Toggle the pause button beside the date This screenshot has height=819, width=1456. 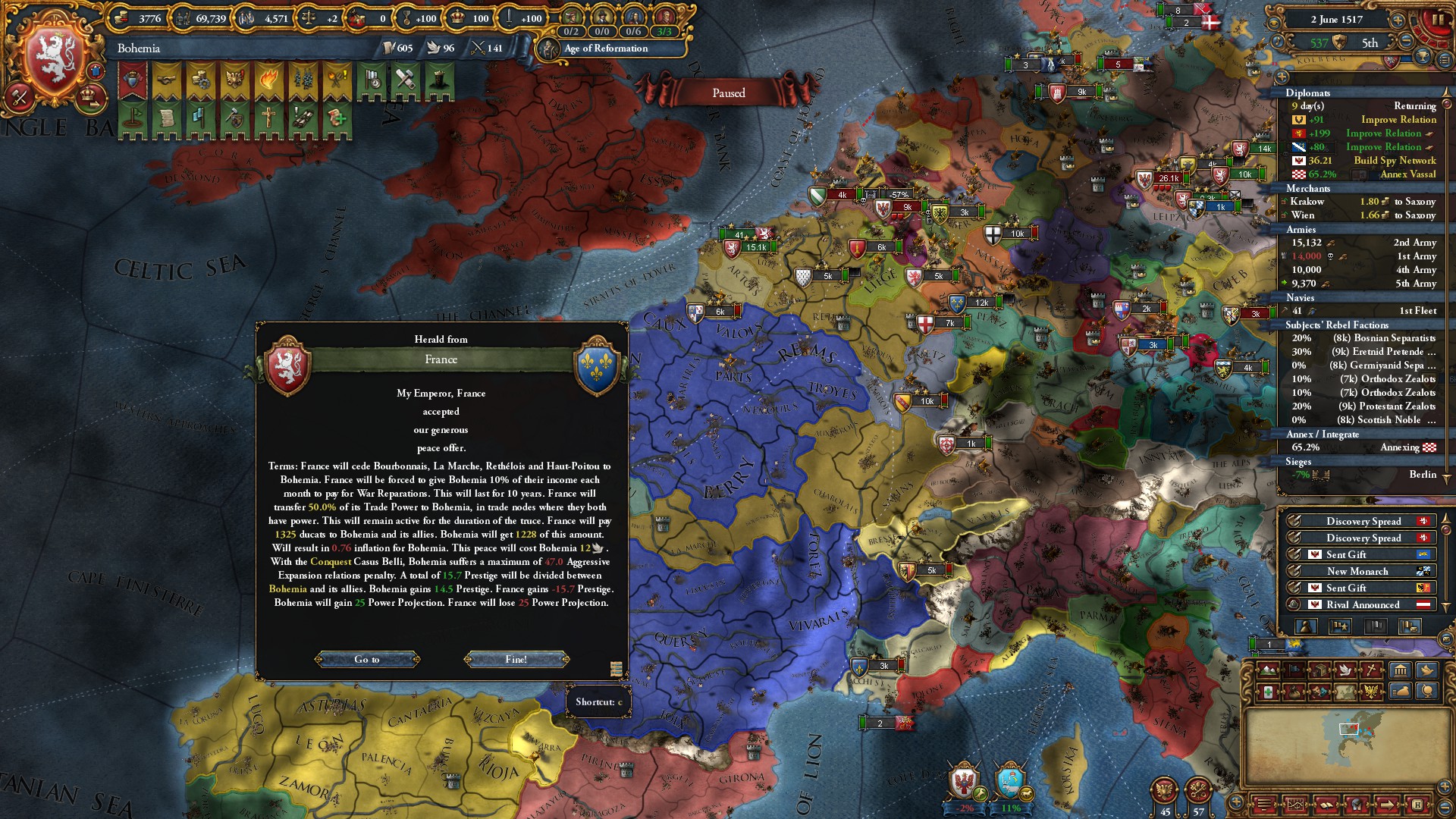coord(1437,20)
